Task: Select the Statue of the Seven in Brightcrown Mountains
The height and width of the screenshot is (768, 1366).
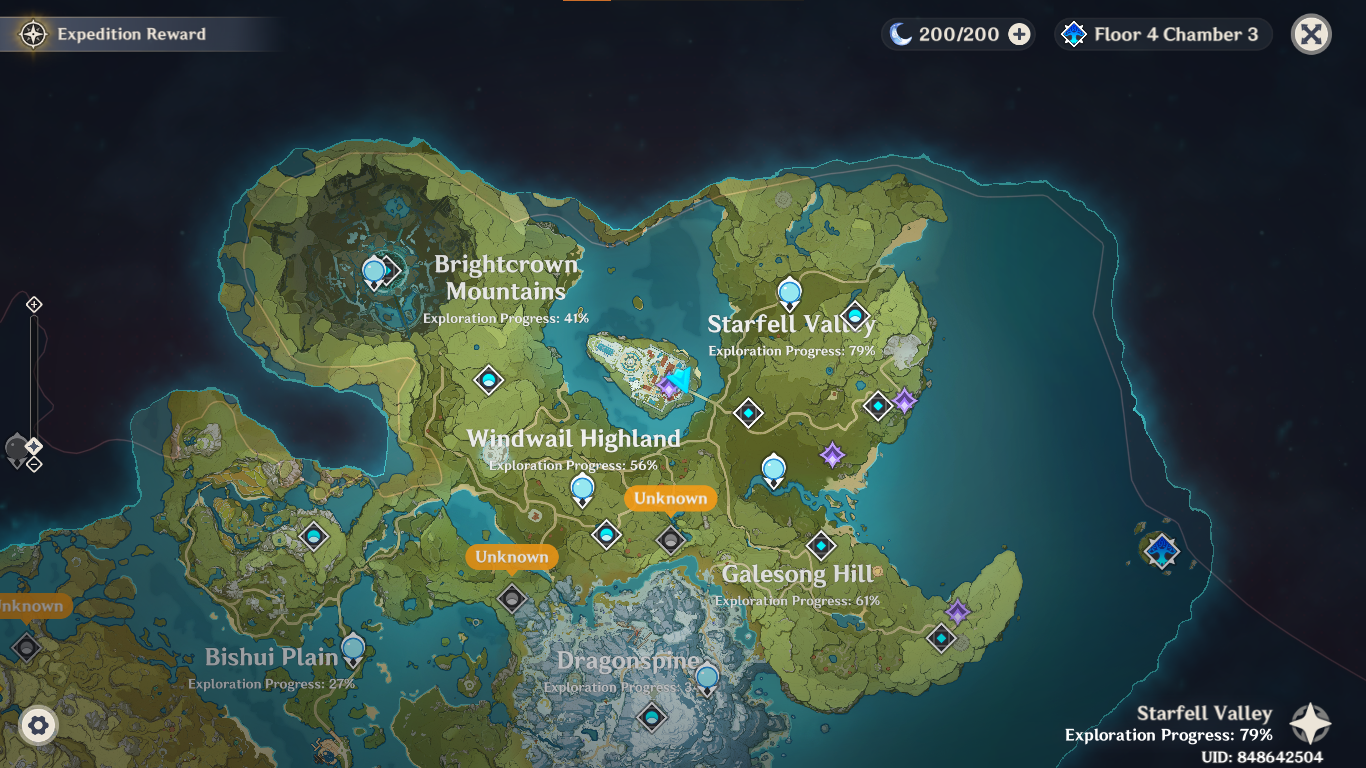Action: pyautogui.click(x=375, y=270)
